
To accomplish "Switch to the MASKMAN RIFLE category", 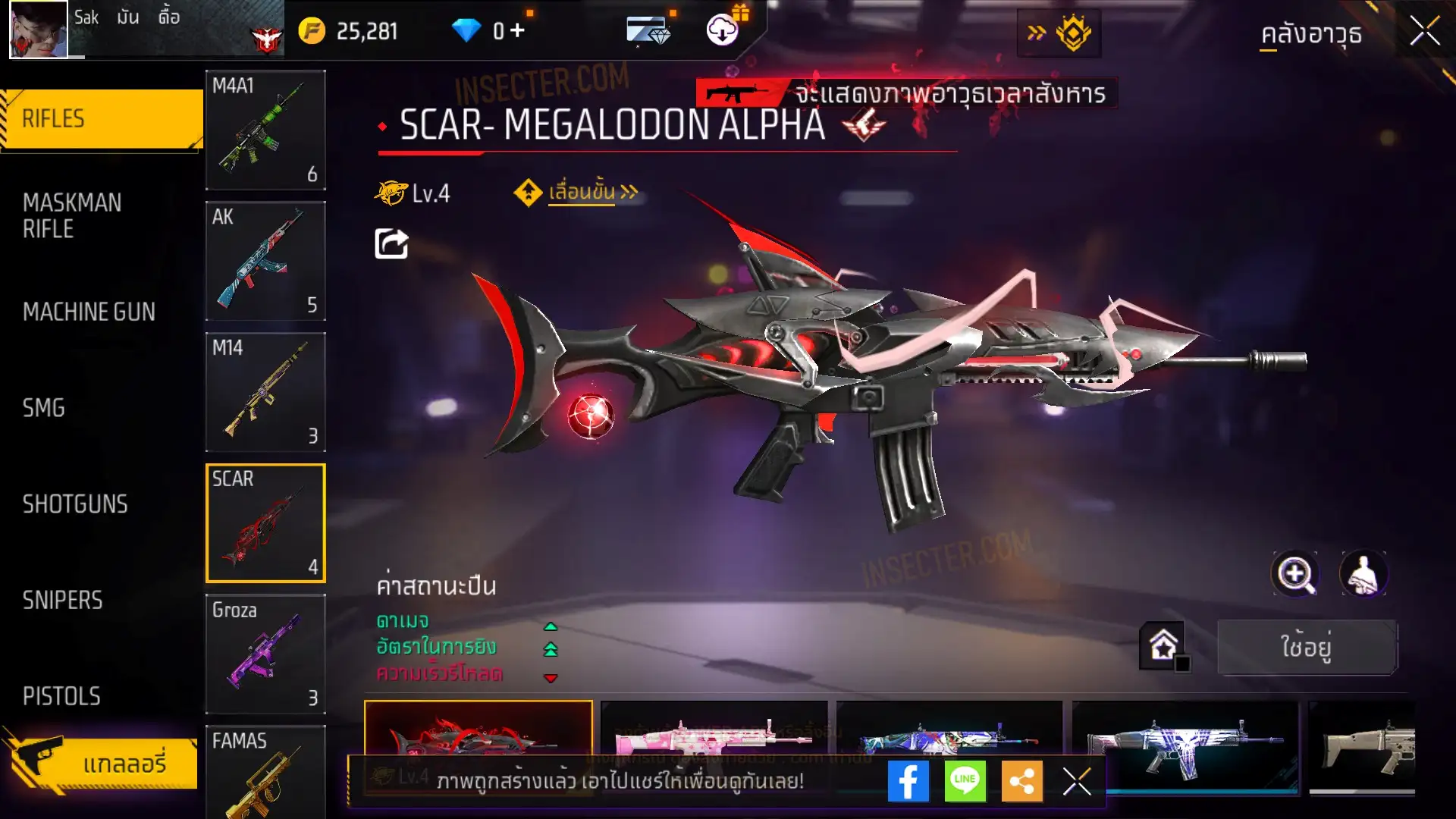I will click(x=72, y=215).
